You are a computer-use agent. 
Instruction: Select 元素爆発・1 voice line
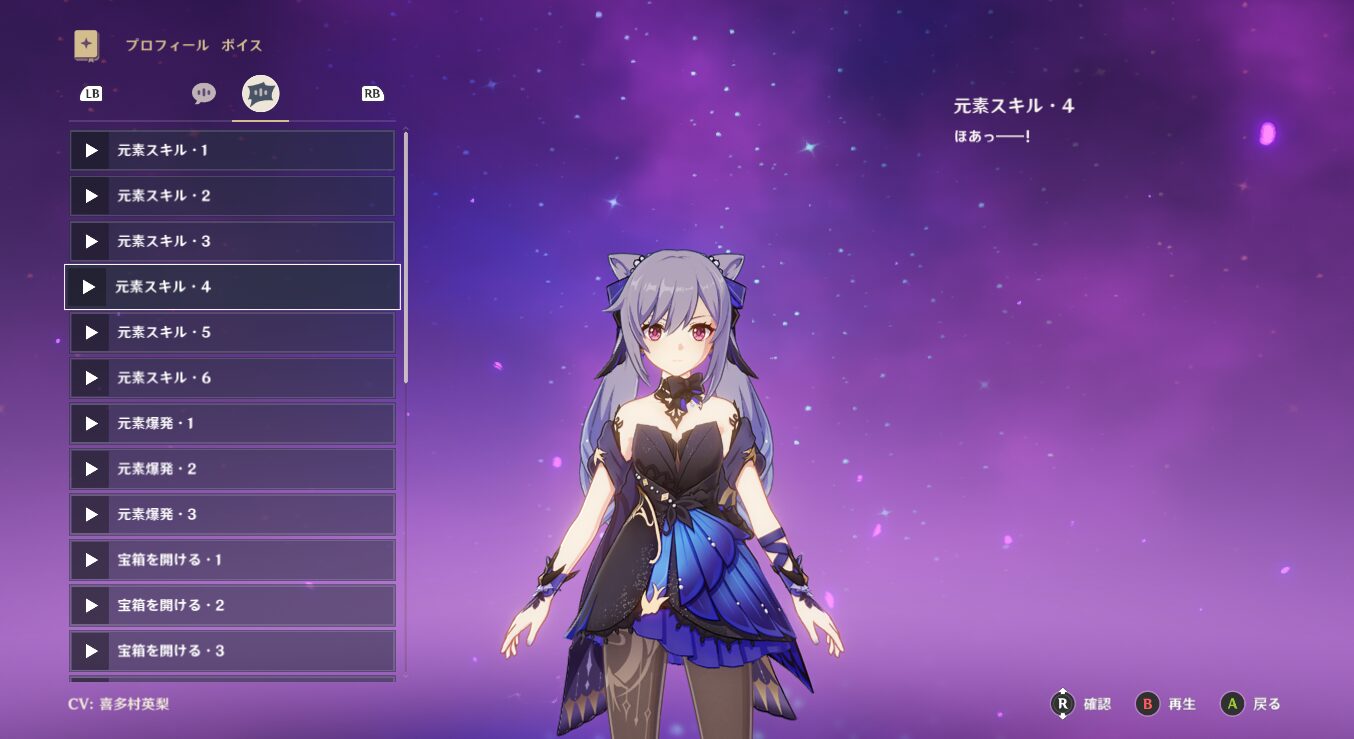(x=232, y=423)
